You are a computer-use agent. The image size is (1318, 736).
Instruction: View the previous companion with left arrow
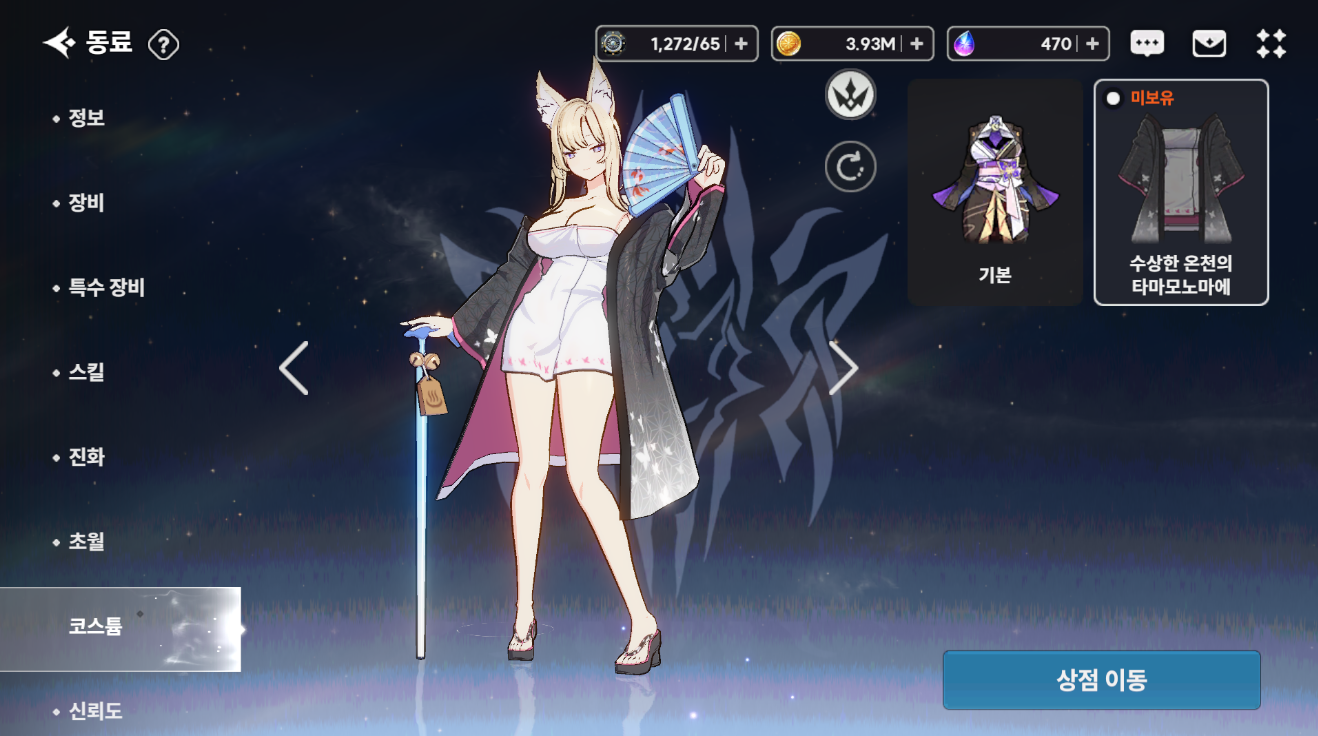coord(294,368)
